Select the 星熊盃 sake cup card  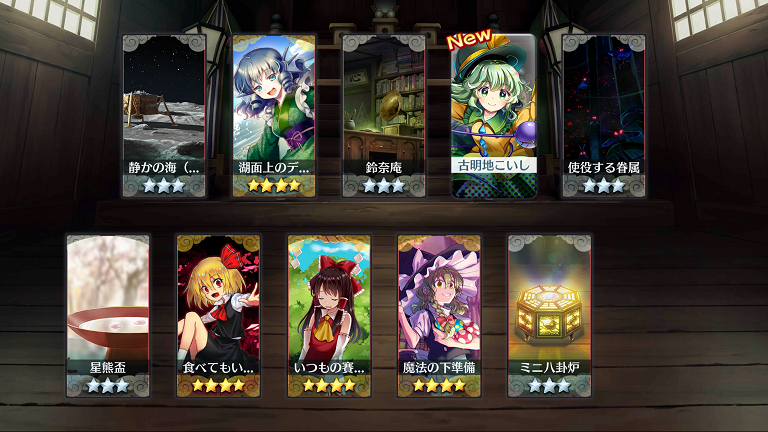pyautogui.click(x=108, y=315)
